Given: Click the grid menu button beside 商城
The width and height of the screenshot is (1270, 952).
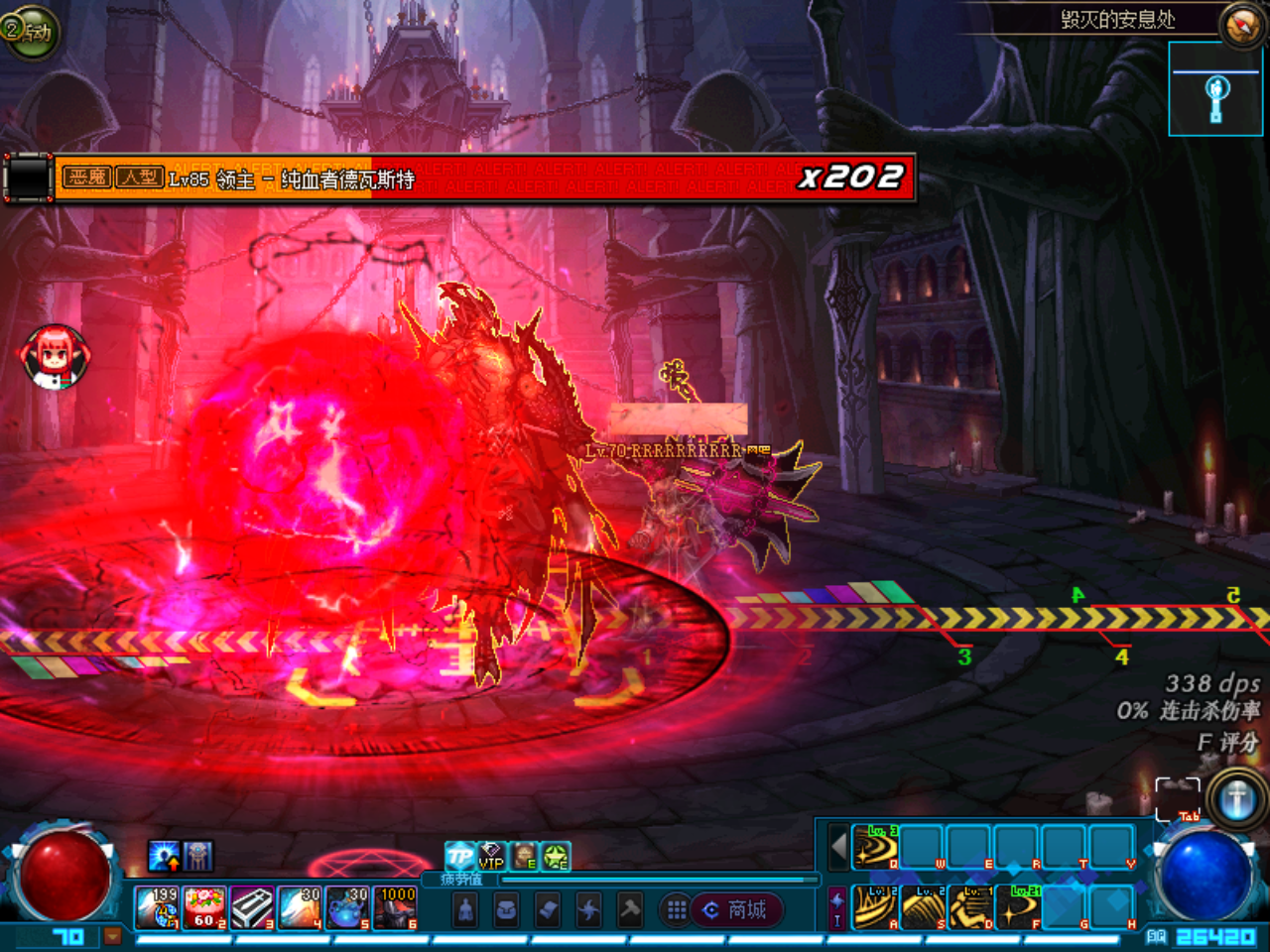Looking at the screenshot, I should coord(677,909).
